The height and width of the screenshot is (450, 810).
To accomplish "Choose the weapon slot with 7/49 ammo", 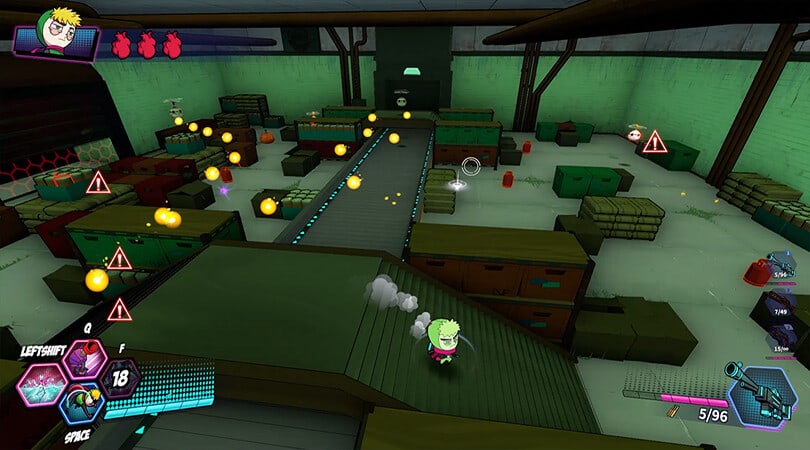I will pos(783,306).
